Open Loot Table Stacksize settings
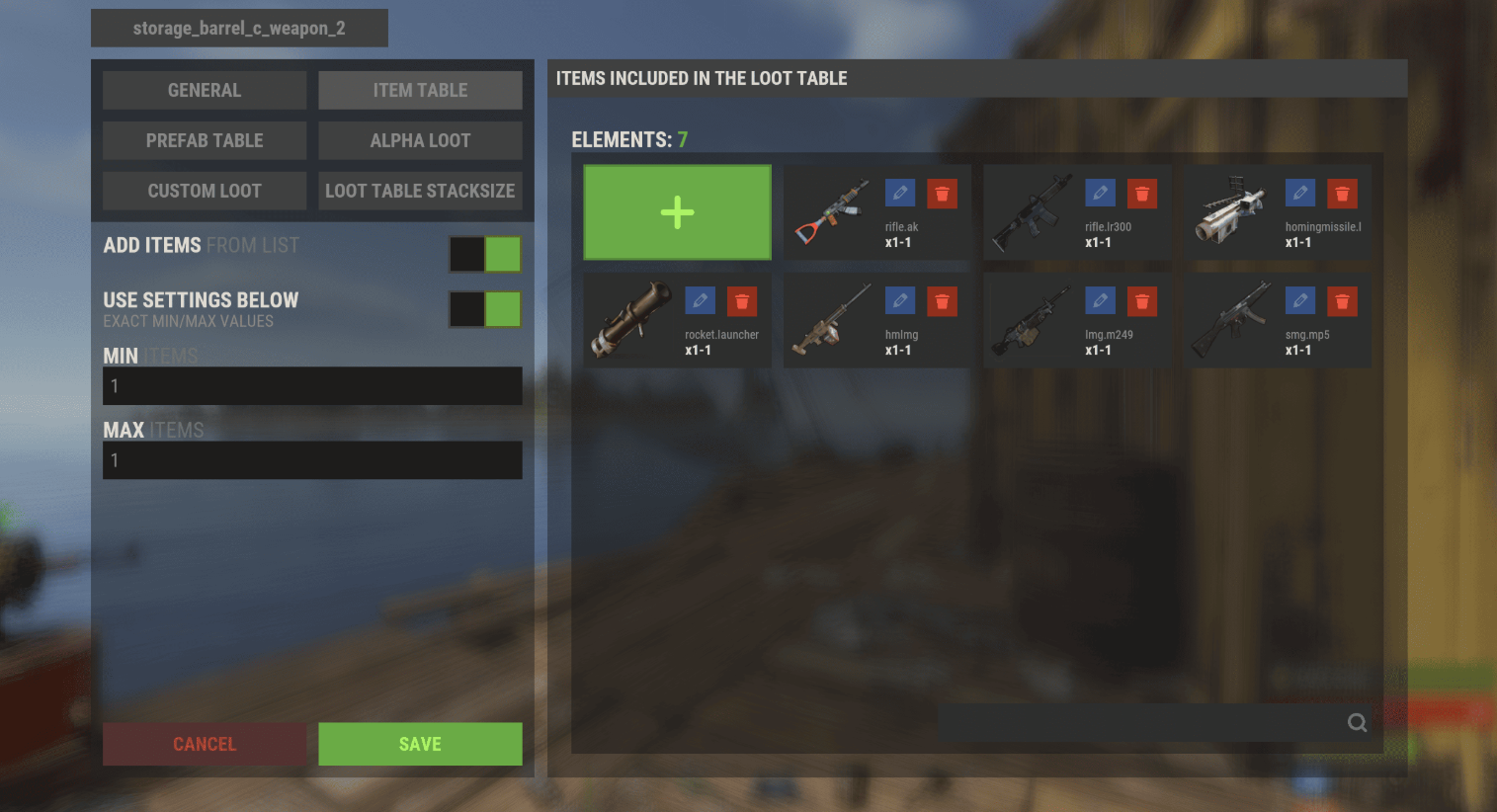This screenshot has width=1497, height=812. pos(420,191)
